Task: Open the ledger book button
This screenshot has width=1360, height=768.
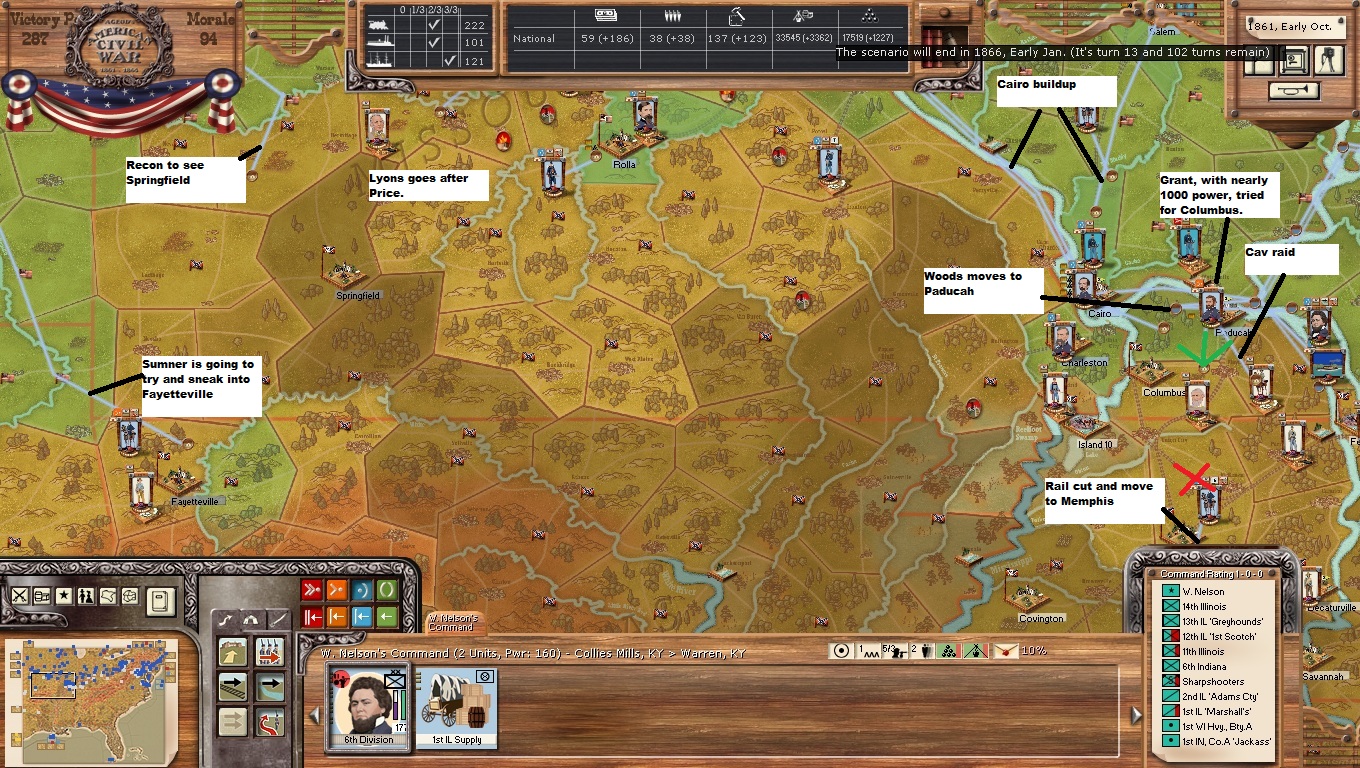Action: click(160, 601)
